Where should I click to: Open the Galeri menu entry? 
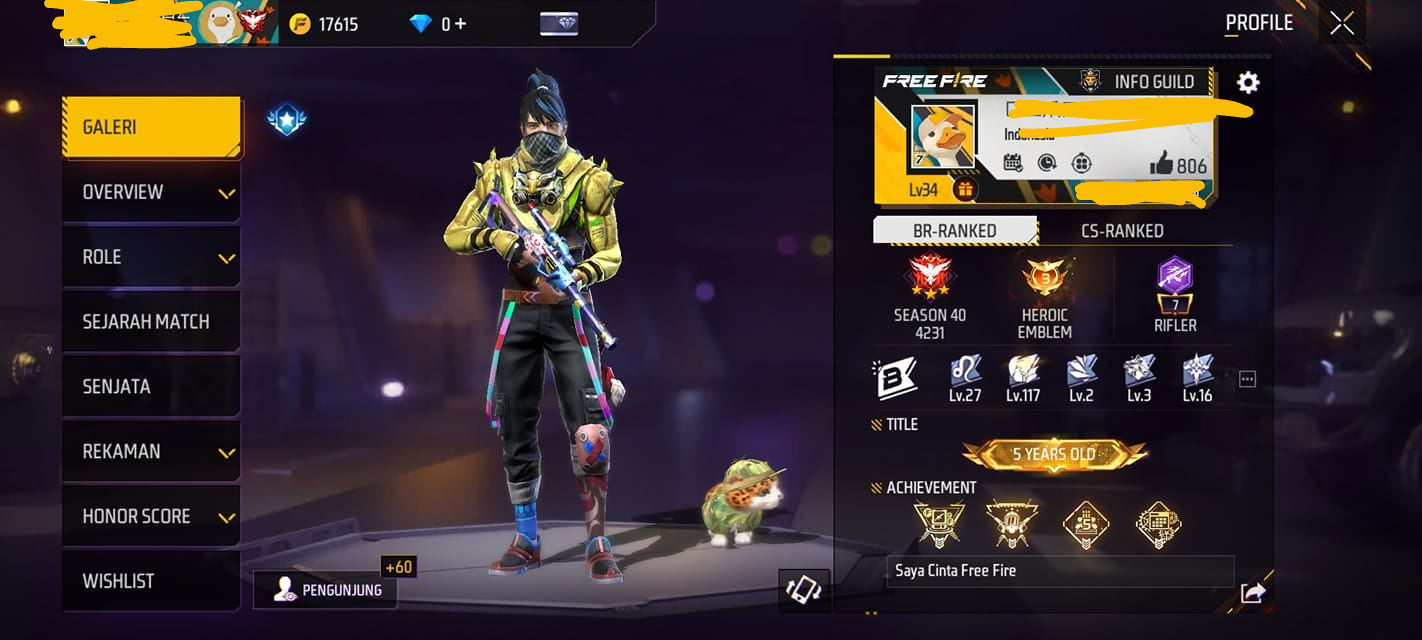(151, 127)
